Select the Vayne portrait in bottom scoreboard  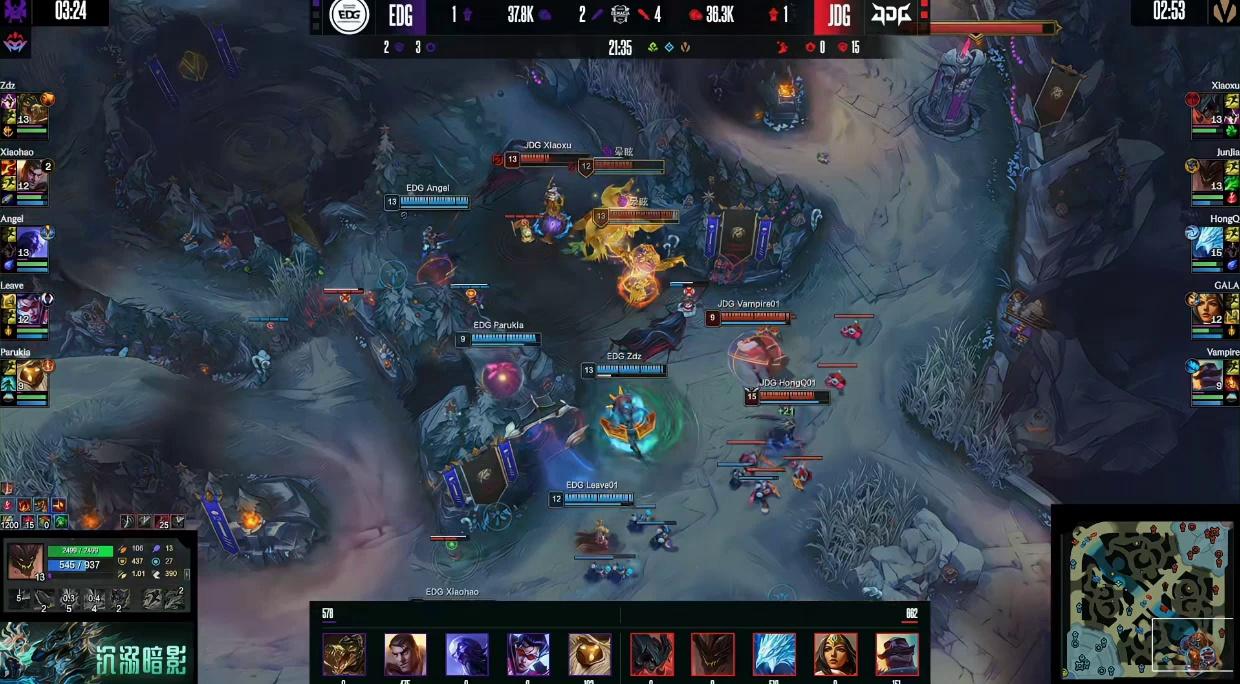tap(528, 654)
